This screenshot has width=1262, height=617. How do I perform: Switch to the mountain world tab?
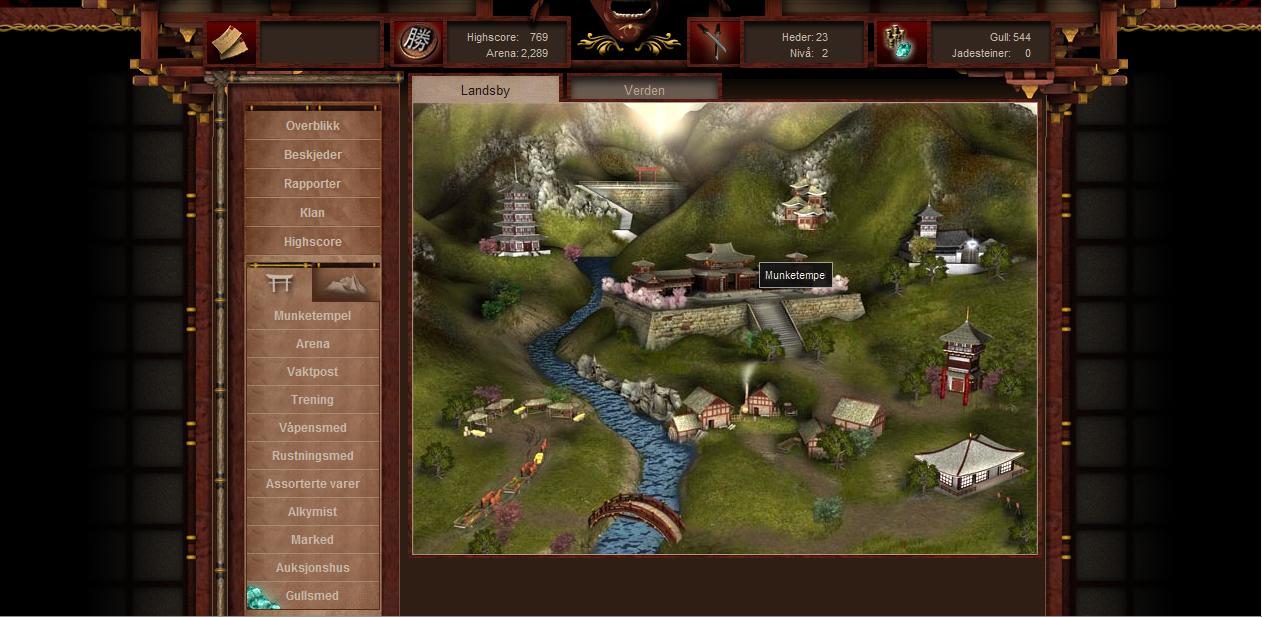pyautogui.click(x=346, y=283)
